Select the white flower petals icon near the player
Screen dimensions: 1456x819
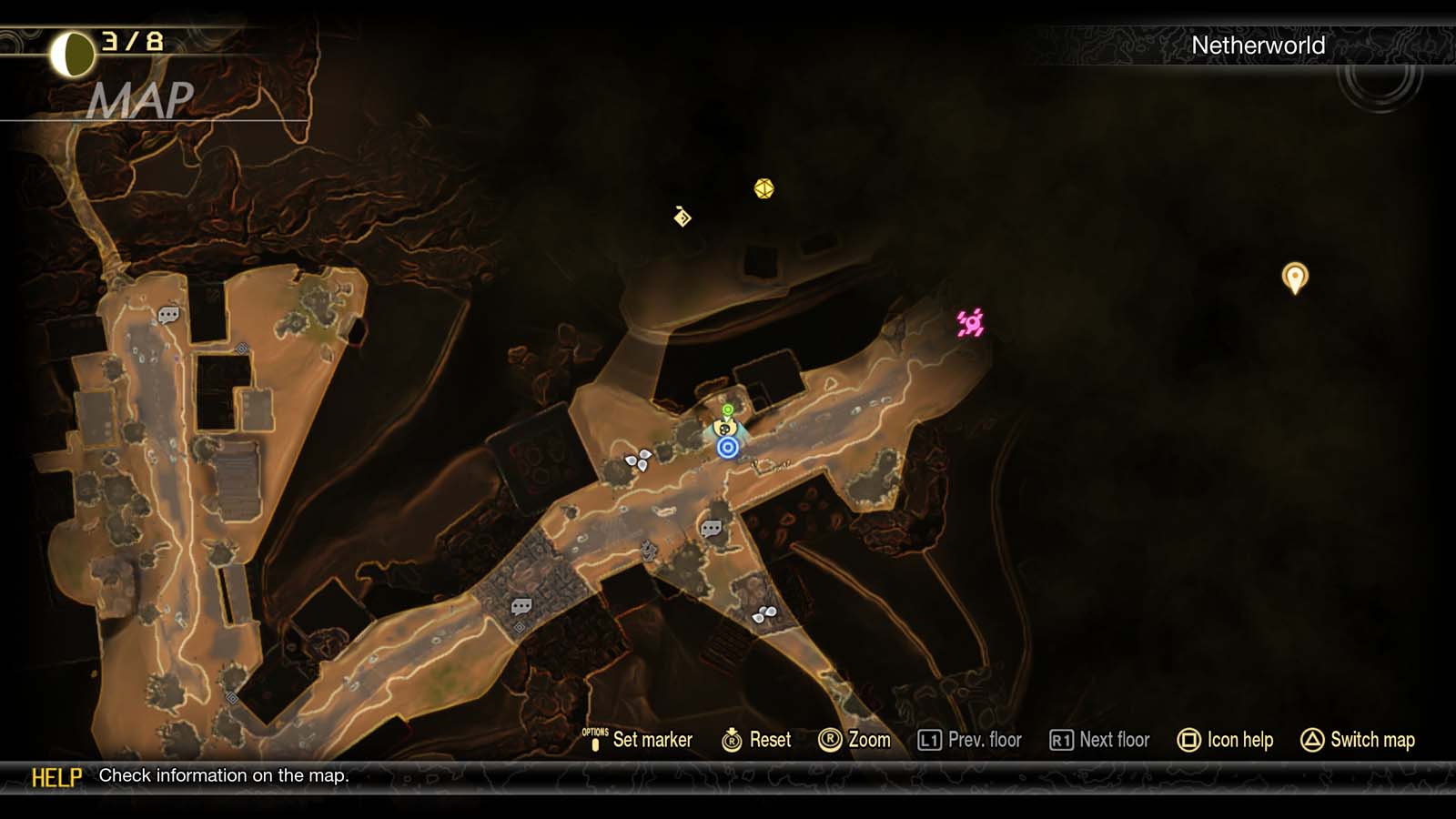click(637, 462)
